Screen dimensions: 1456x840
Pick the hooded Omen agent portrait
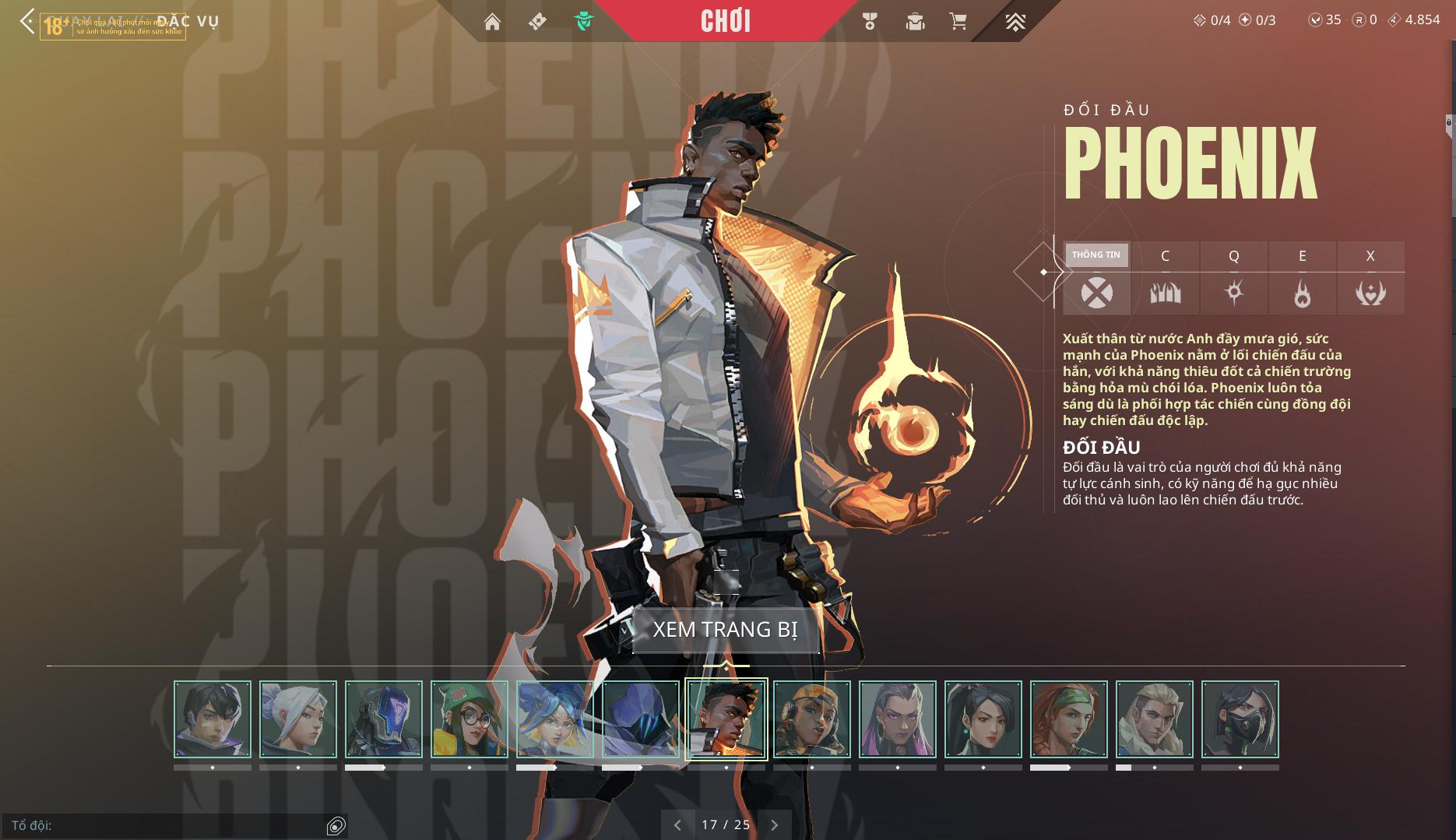coord(641,719)
